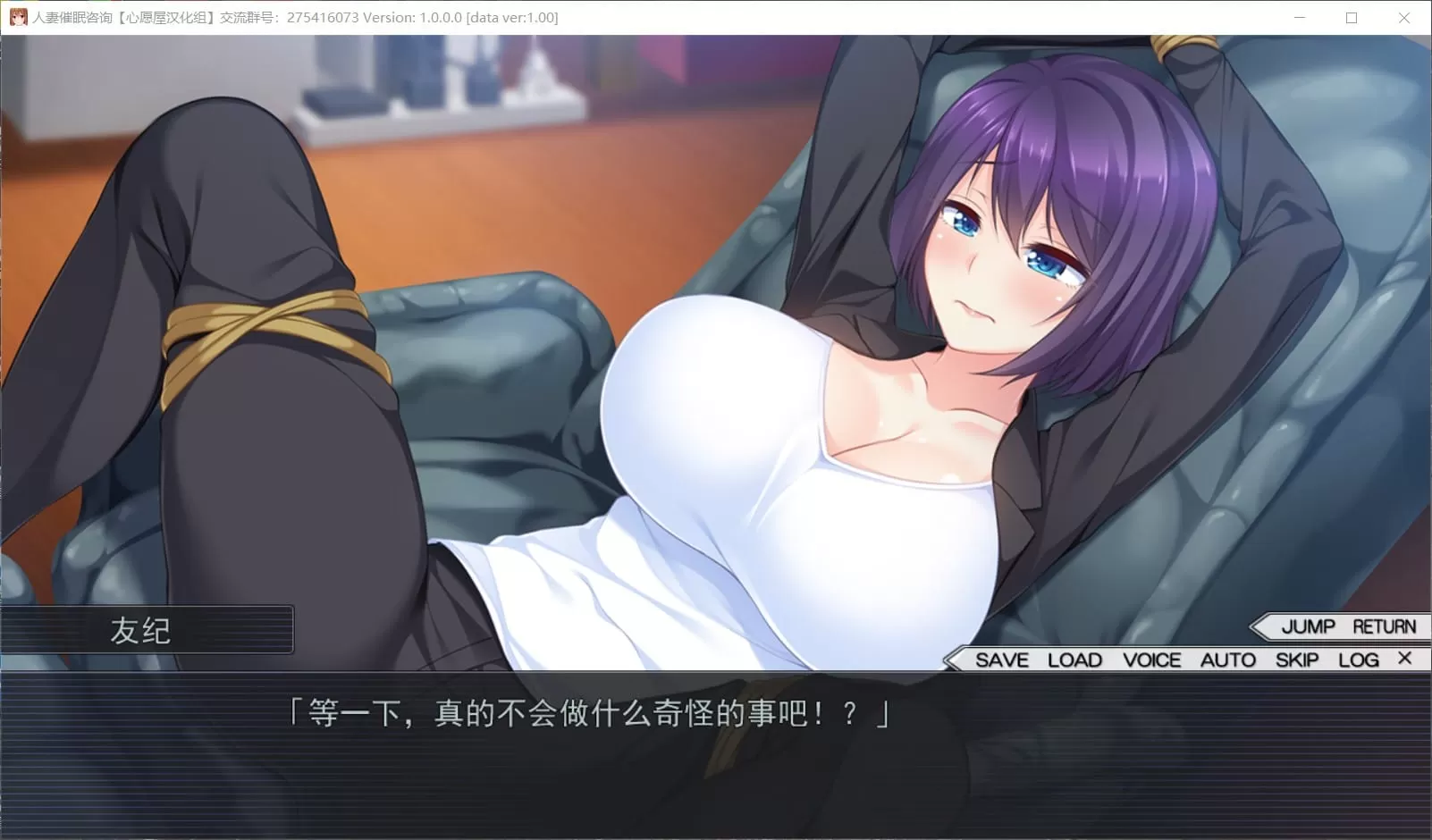Screen dimensions: 1432x840
Task: Open the LOAD screen
Action: tap(1074, 659)
